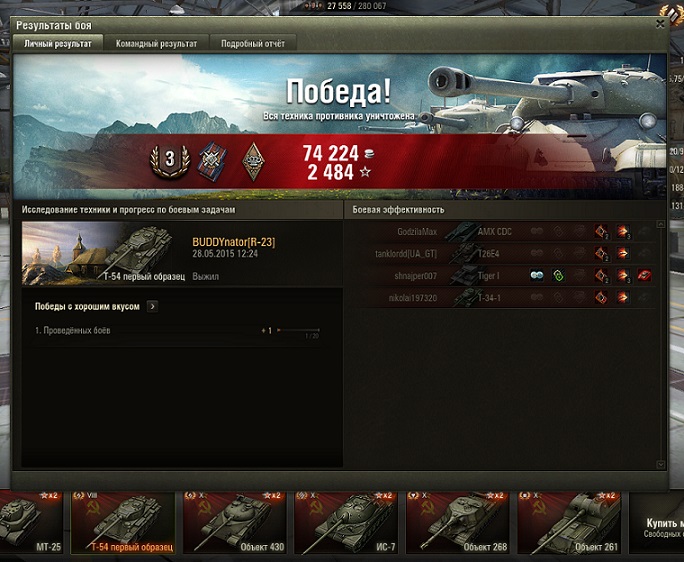The width and height of the screenshot is (684, 562).
Task: Choose the ИС-7 tank tile
Action: coord(347,522)
